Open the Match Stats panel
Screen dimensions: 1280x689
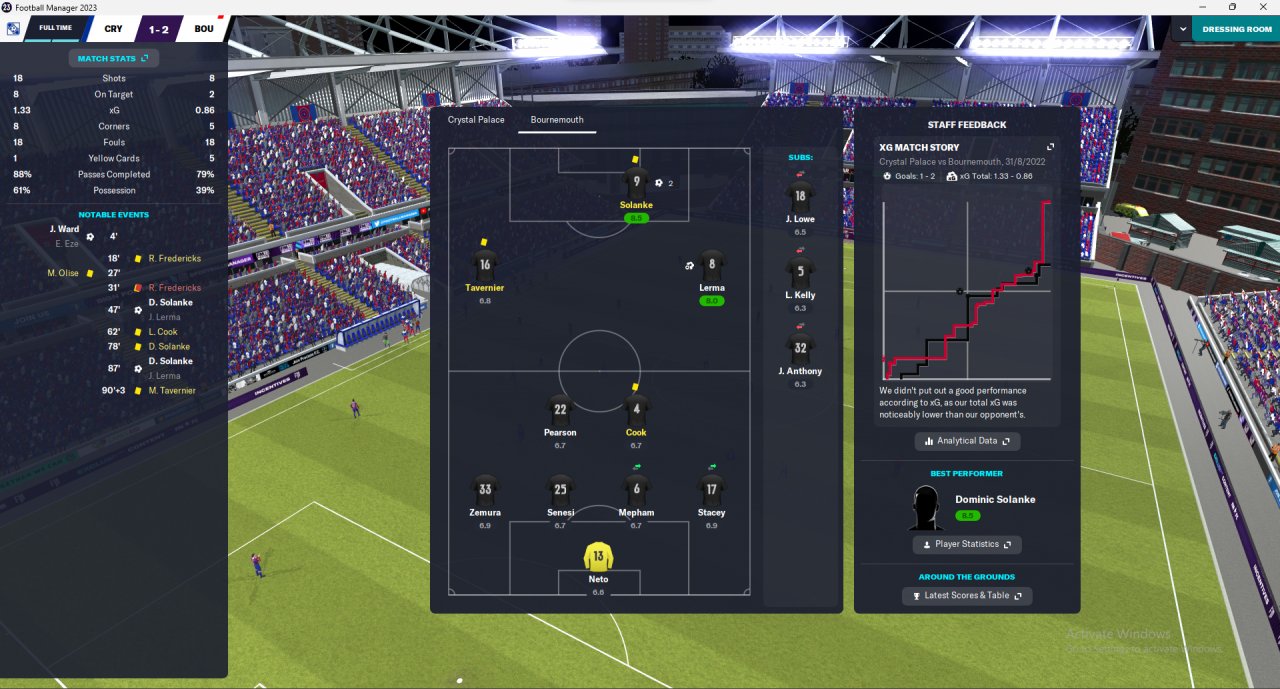coord(113,59)
